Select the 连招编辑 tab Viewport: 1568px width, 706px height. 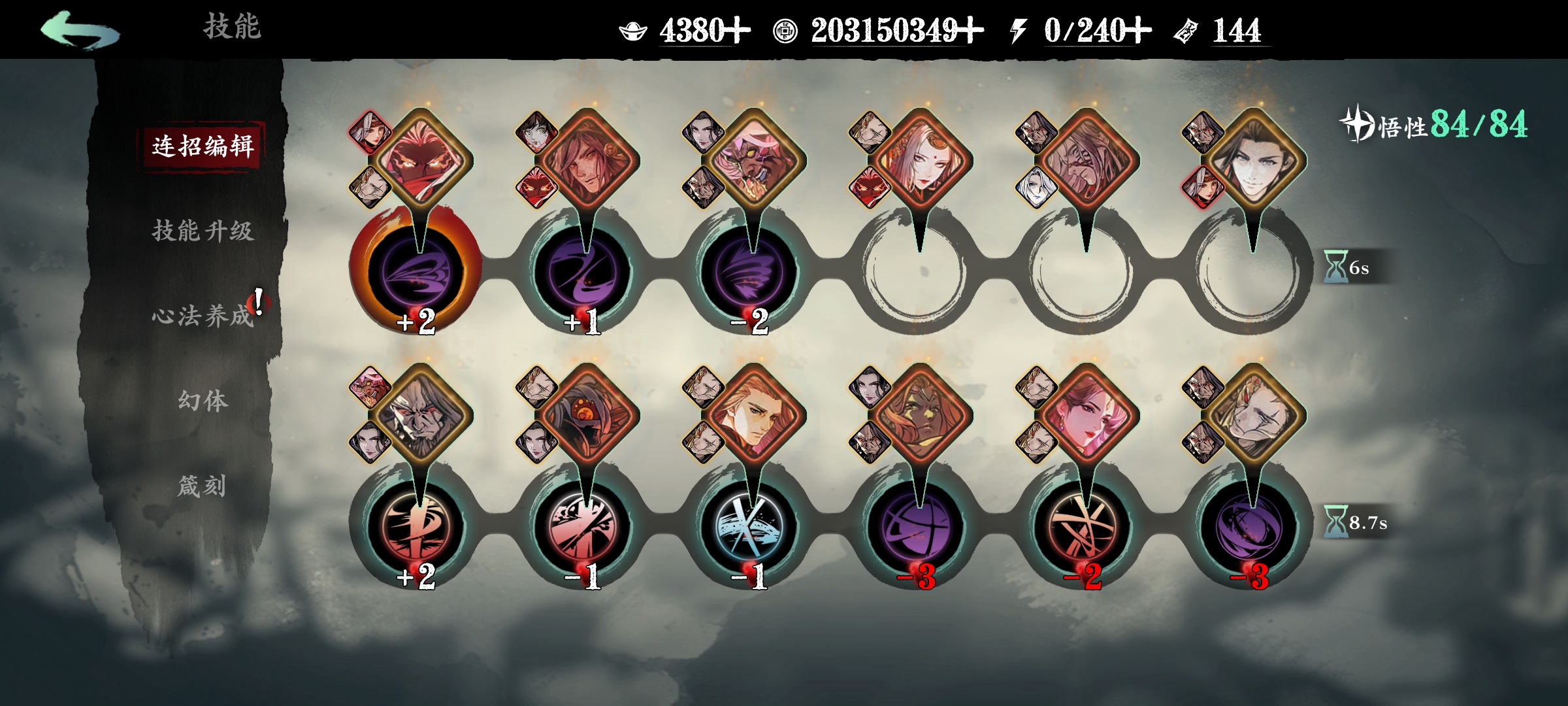(203, 146)
